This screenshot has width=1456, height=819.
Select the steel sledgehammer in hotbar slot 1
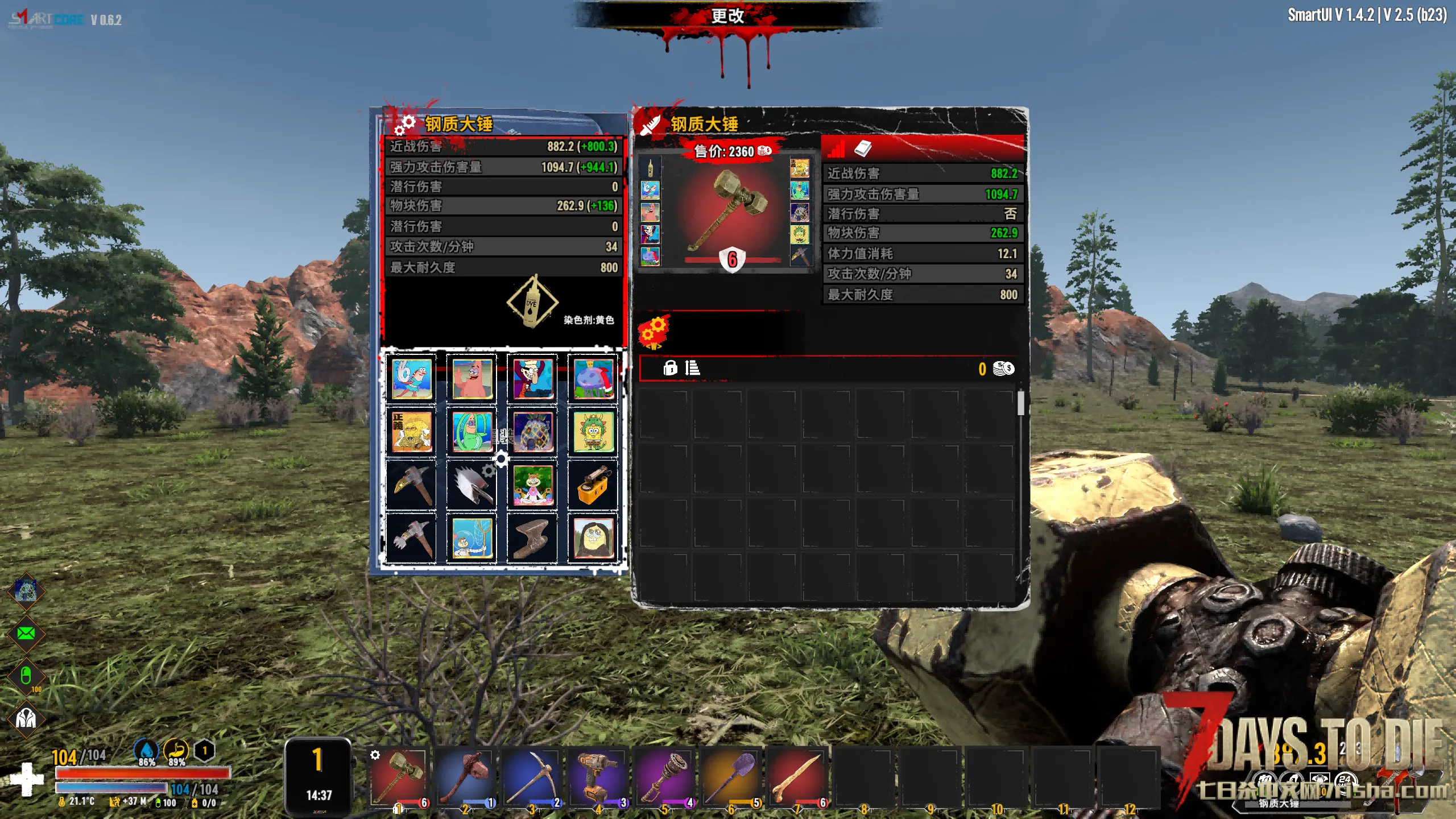399,776
